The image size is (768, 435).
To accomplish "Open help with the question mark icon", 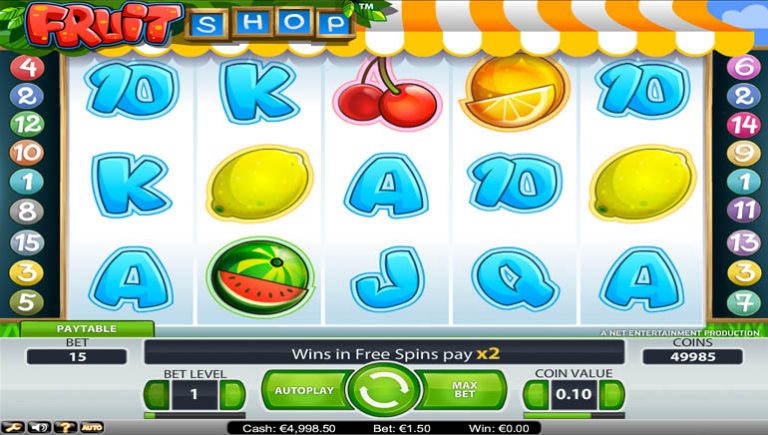I will coord(66,427).
